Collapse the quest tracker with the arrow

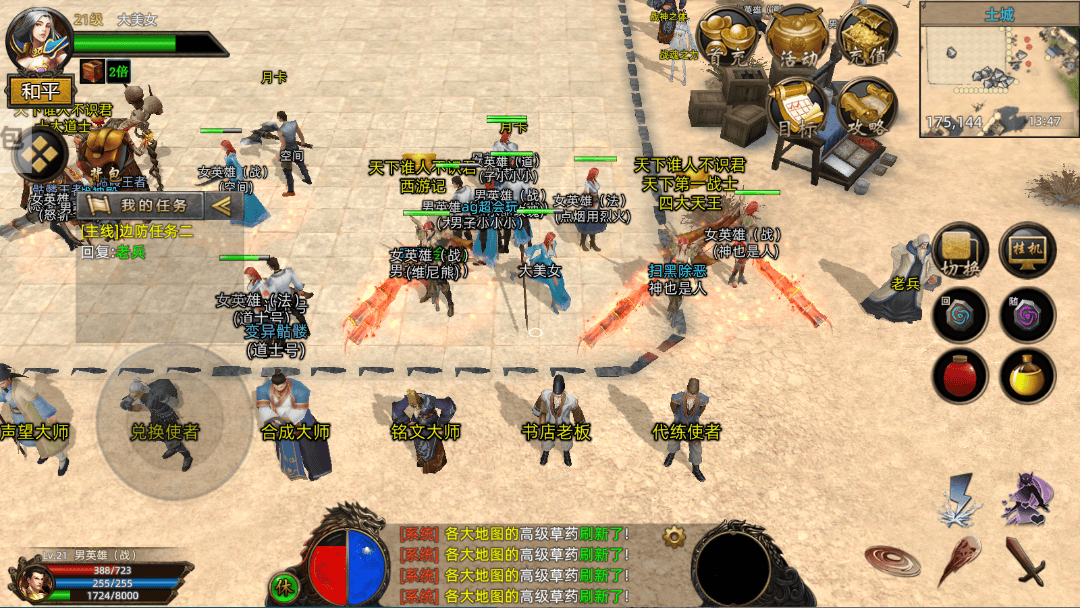pyautogui.click(x=223, y=205)
